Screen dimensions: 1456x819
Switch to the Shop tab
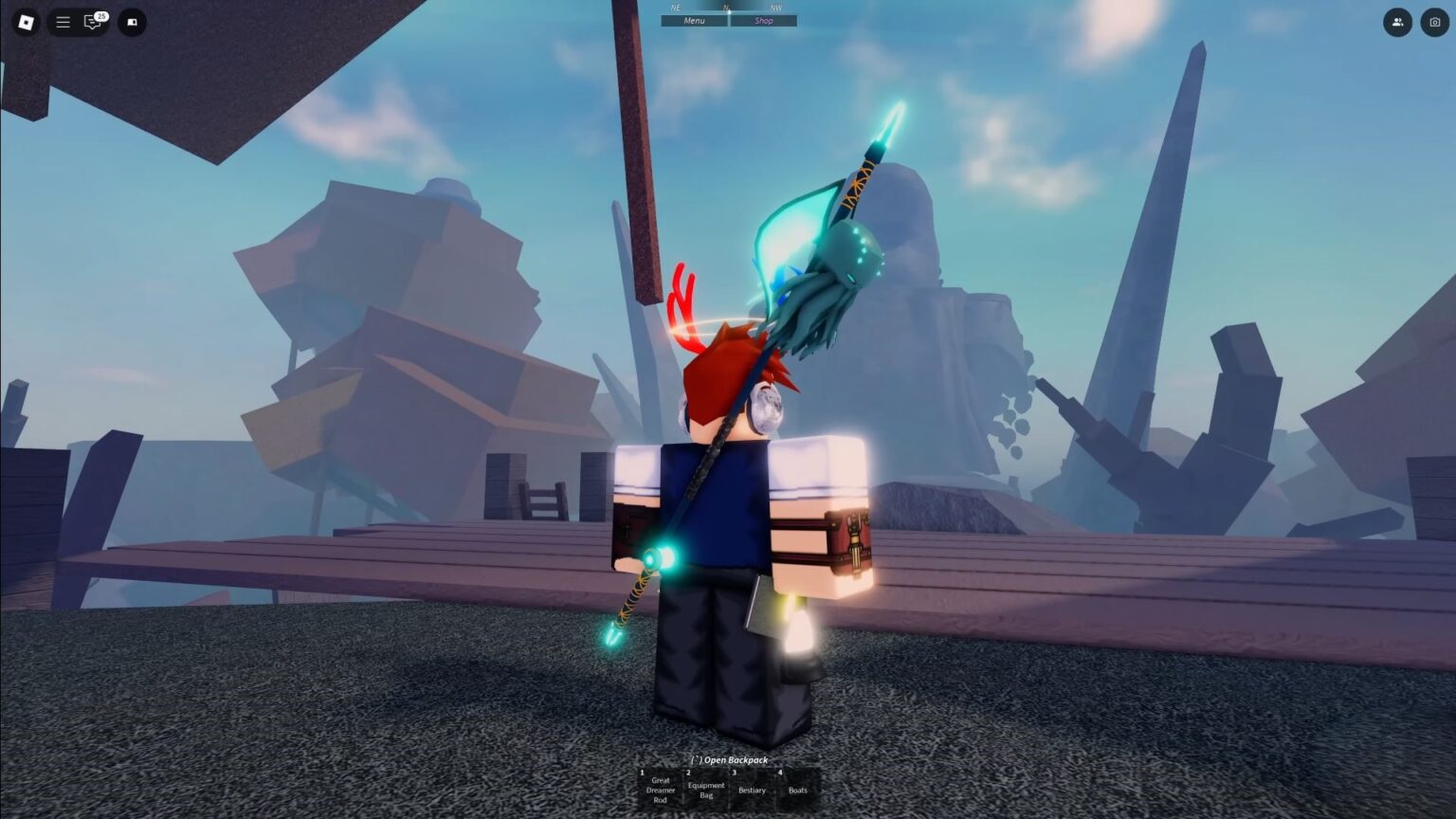pos(764,20)
